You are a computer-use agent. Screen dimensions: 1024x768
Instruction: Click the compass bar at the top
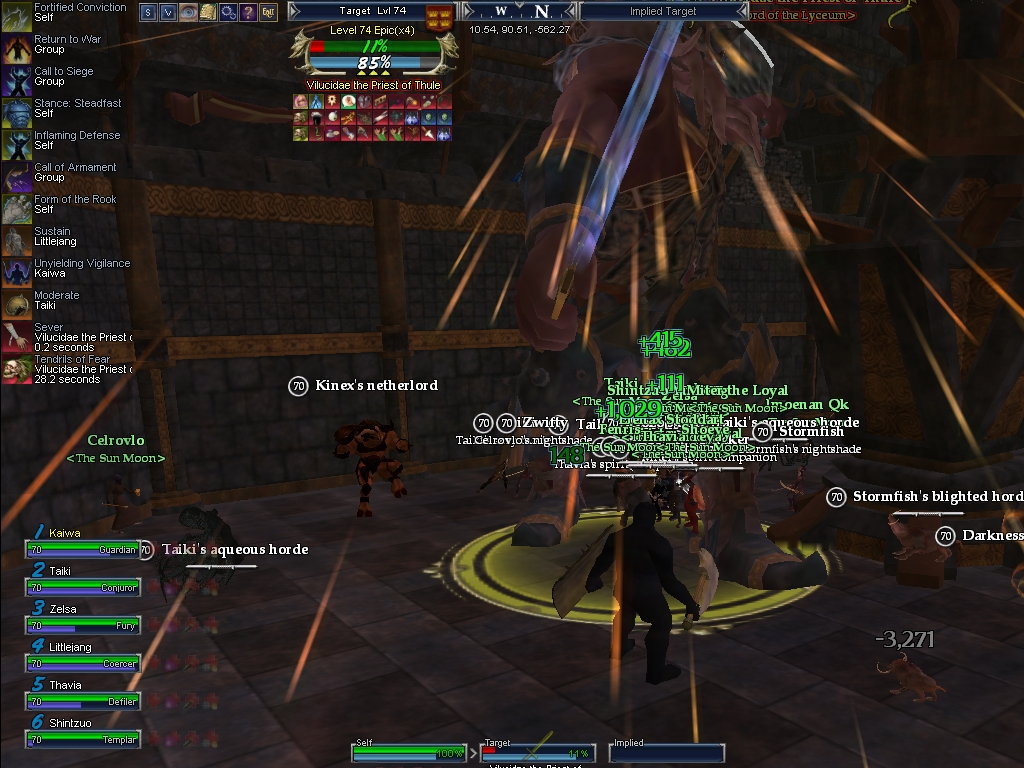click(x=520, y=12)
